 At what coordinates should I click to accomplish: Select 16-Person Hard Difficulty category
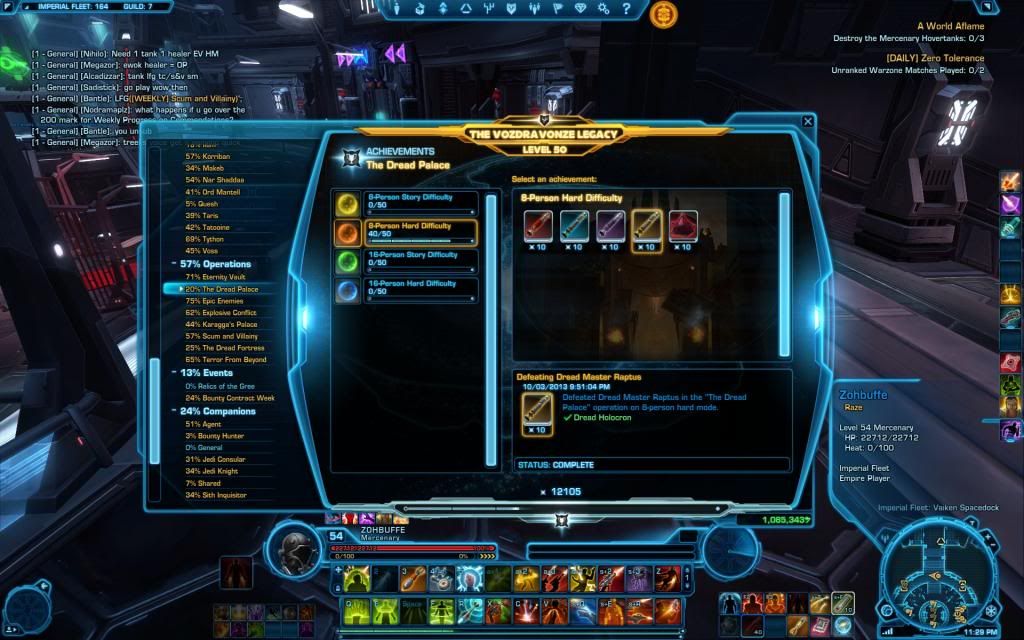412,289
